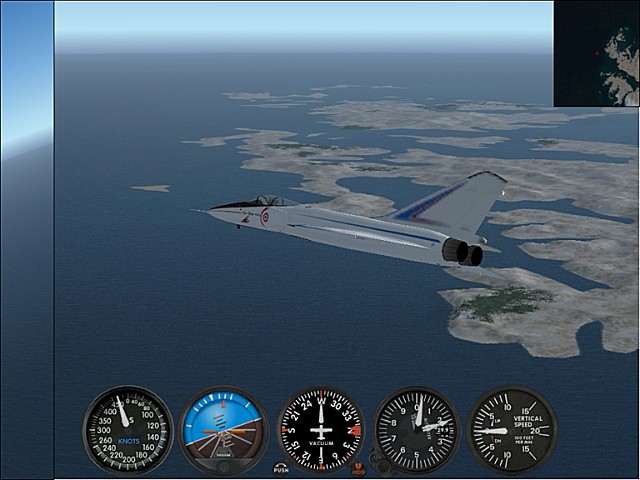Open the minimap in the top corner

click(x=597, y=53)
